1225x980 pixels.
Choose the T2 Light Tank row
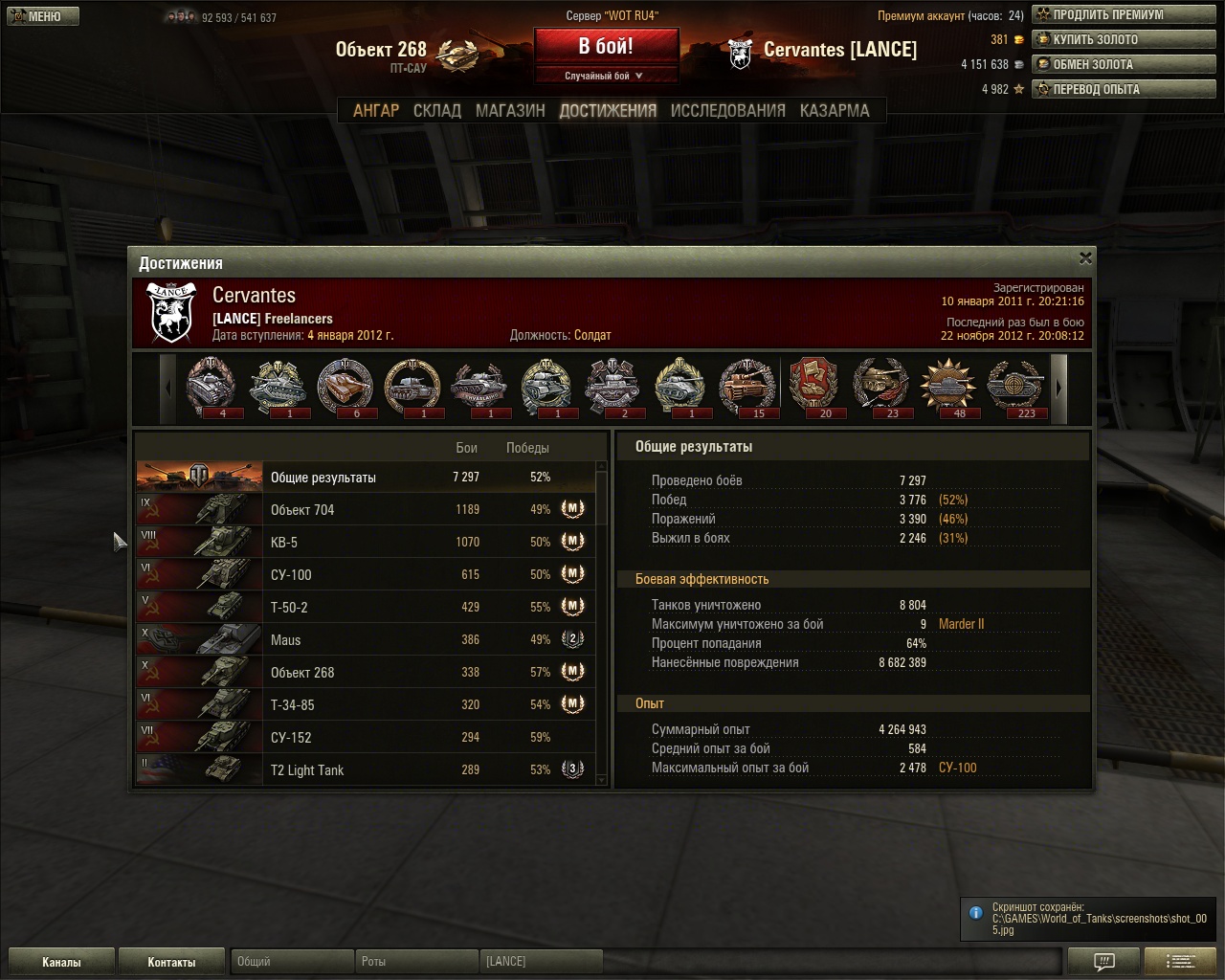(x=366, y=770)
